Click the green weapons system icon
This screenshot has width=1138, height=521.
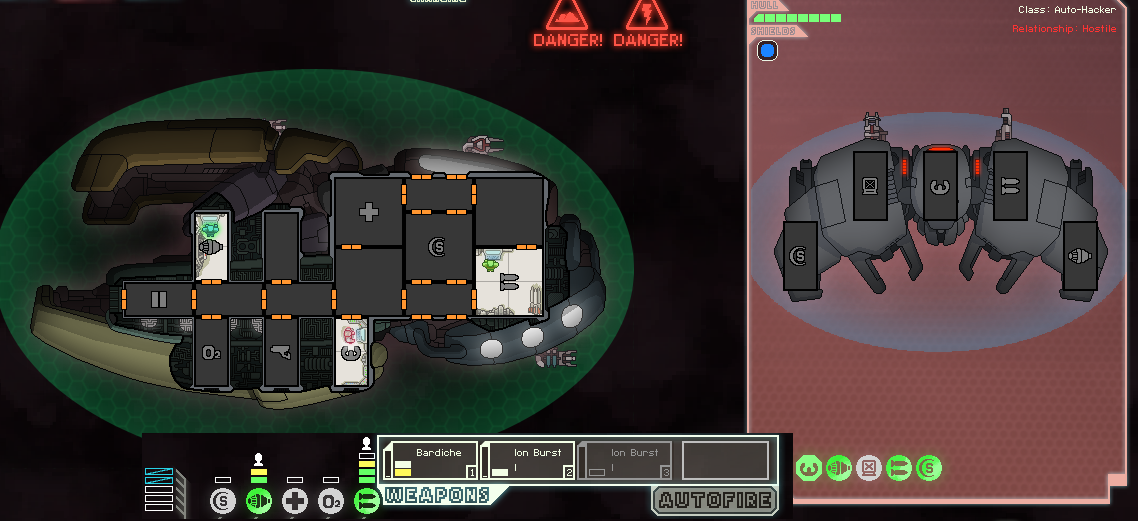click(x=367, y=501)
